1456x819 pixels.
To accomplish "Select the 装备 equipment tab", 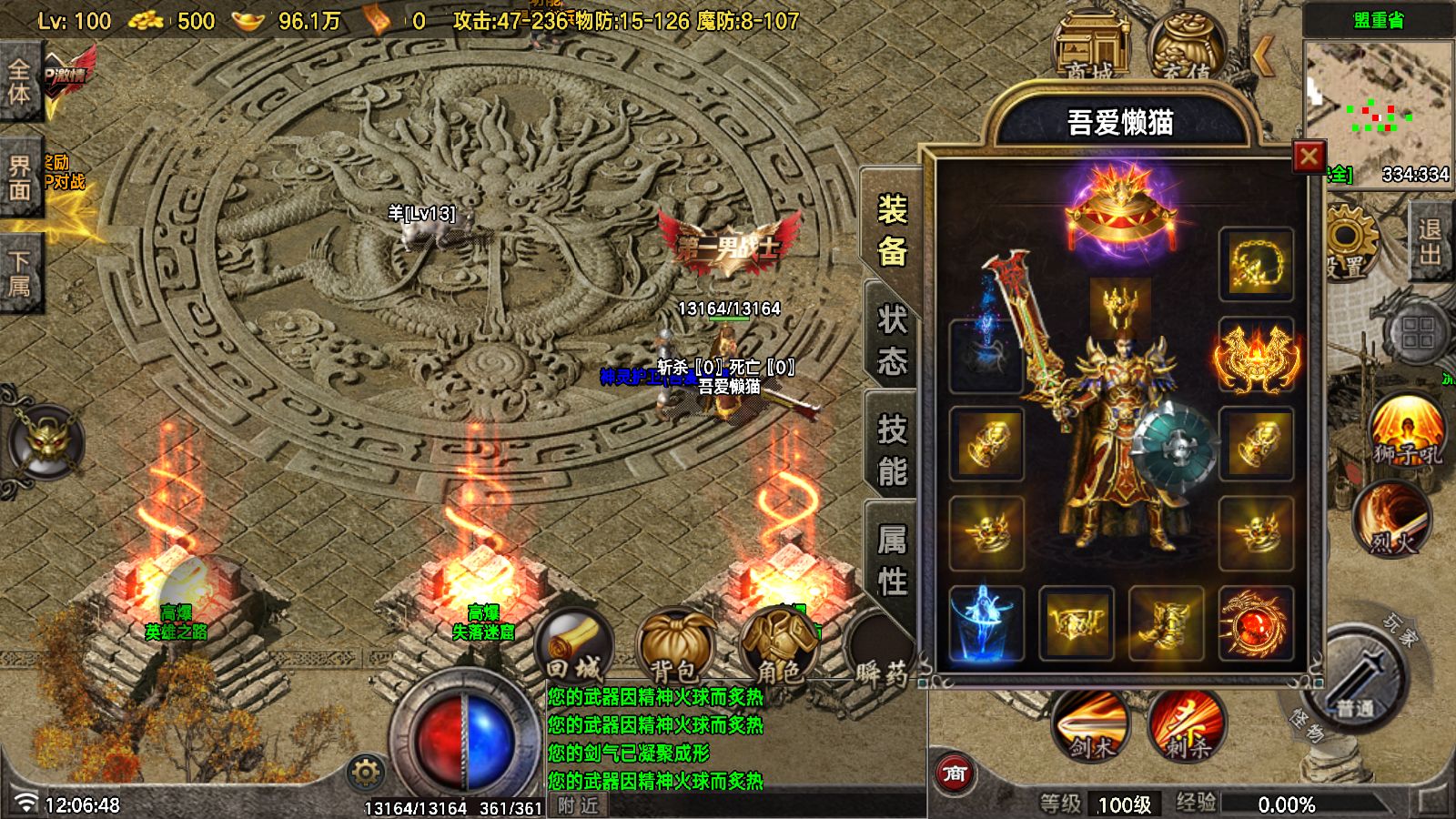I will (x=891, y=231).
